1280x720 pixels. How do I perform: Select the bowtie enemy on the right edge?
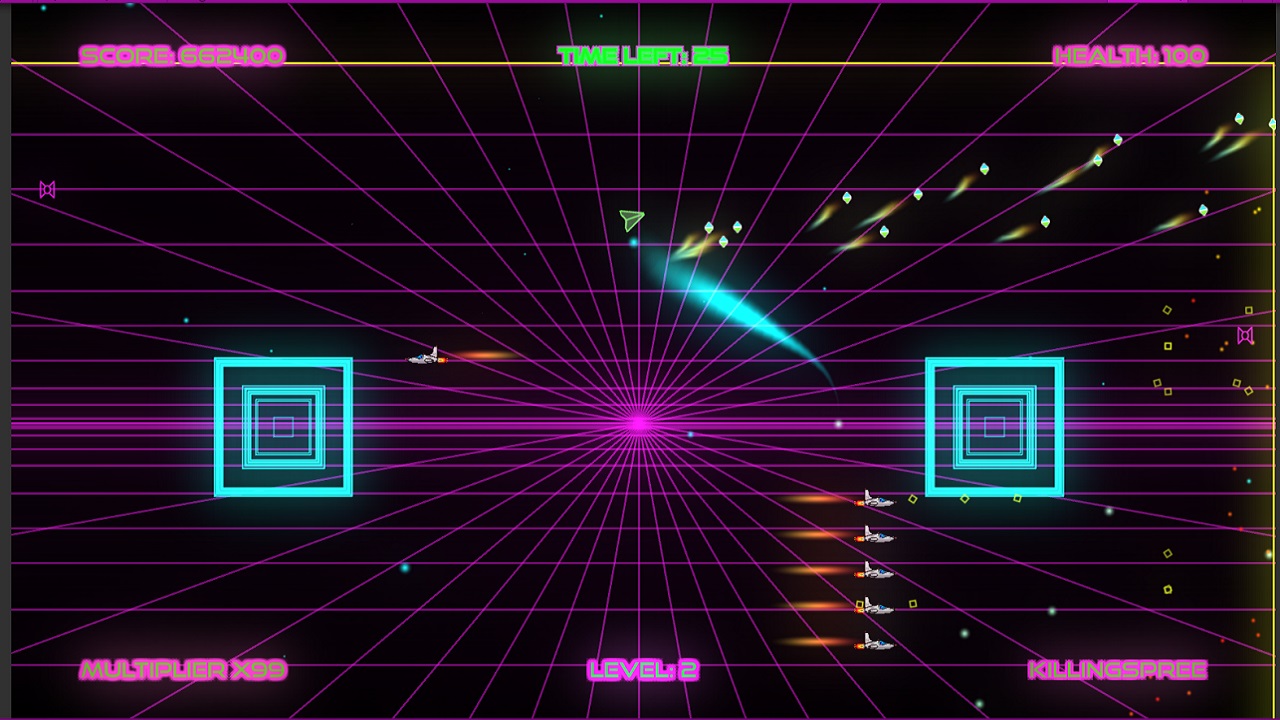(1246, 335)
